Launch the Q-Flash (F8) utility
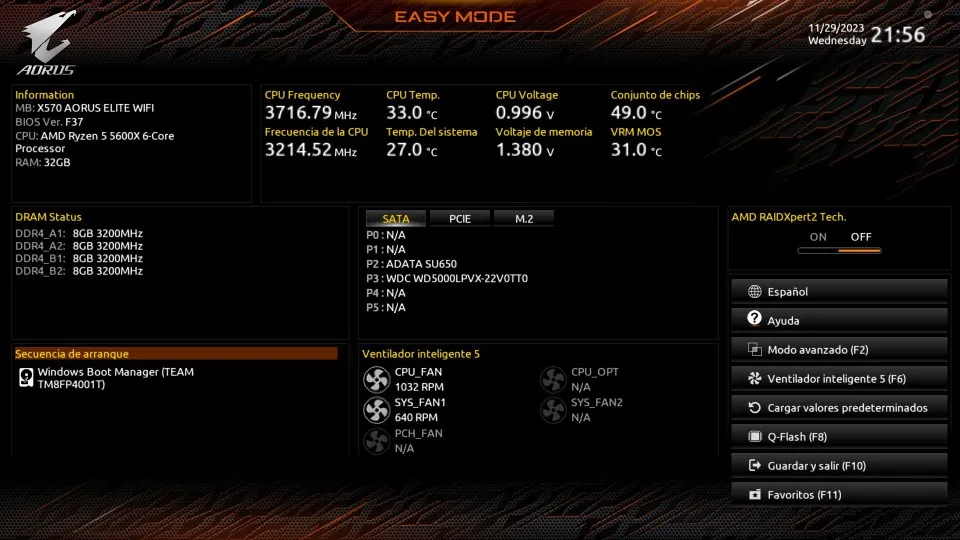The height and width of the screenshot is (540, 960). pos(838,437)
